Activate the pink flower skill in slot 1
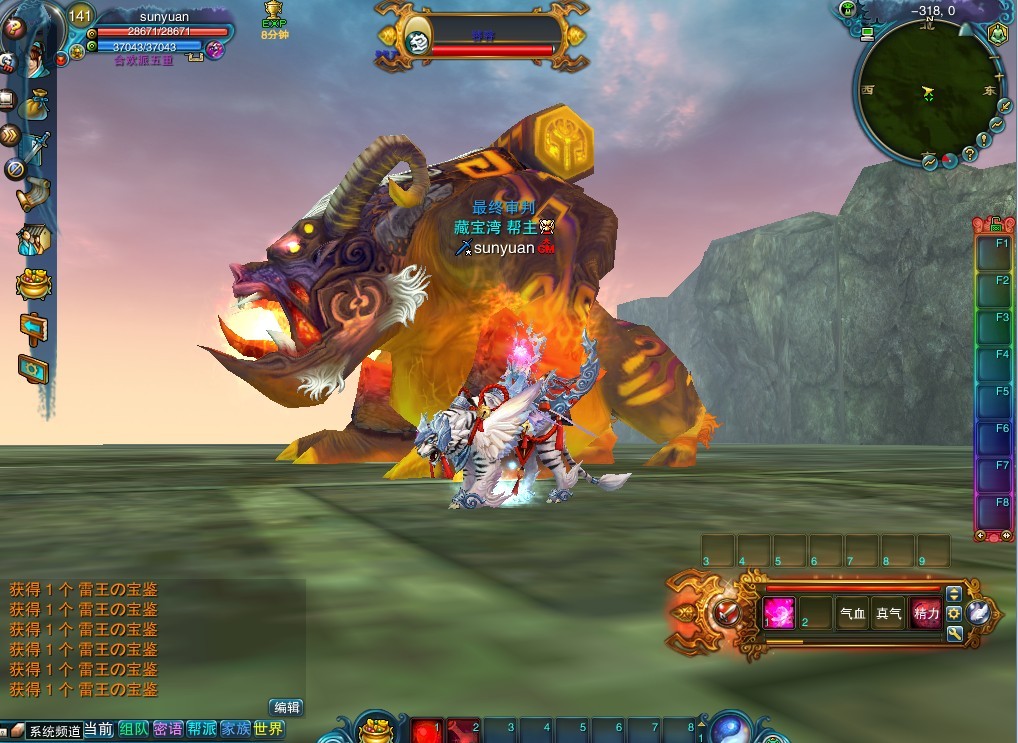 (779, 612)
